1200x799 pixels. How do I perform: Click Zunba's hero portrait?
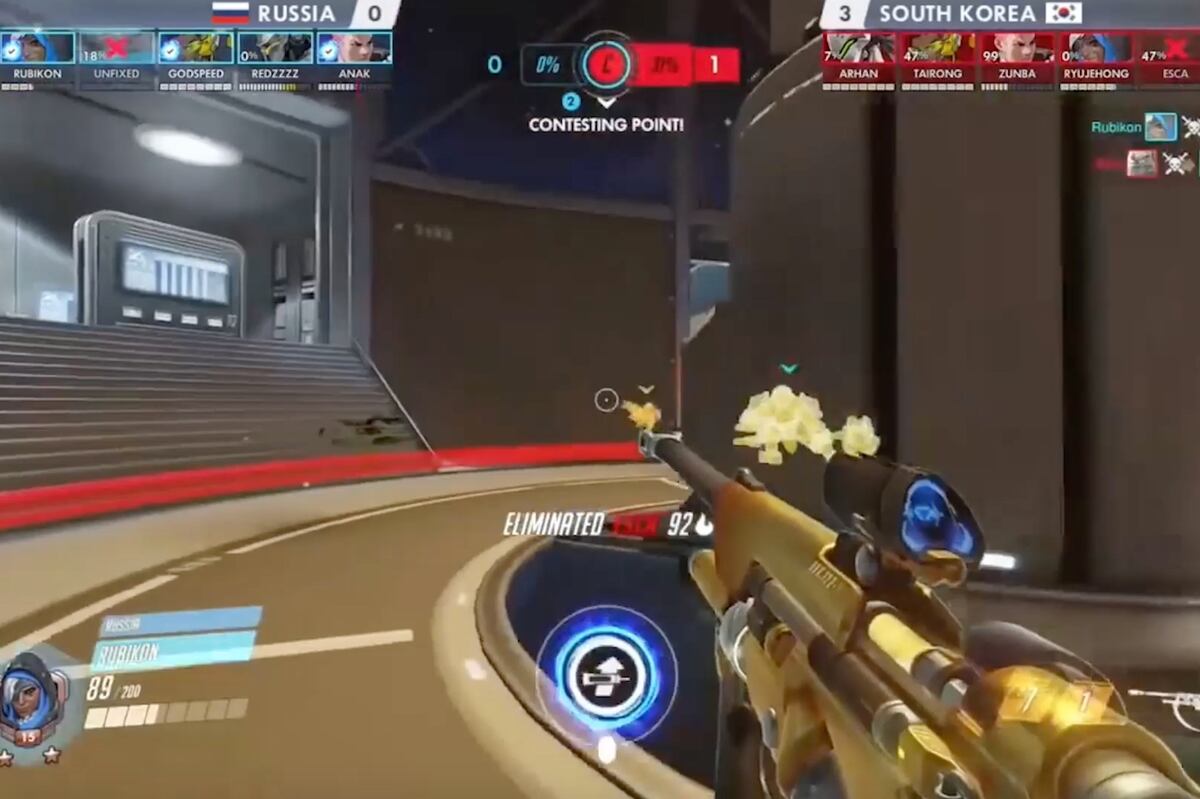point(1016,48)
